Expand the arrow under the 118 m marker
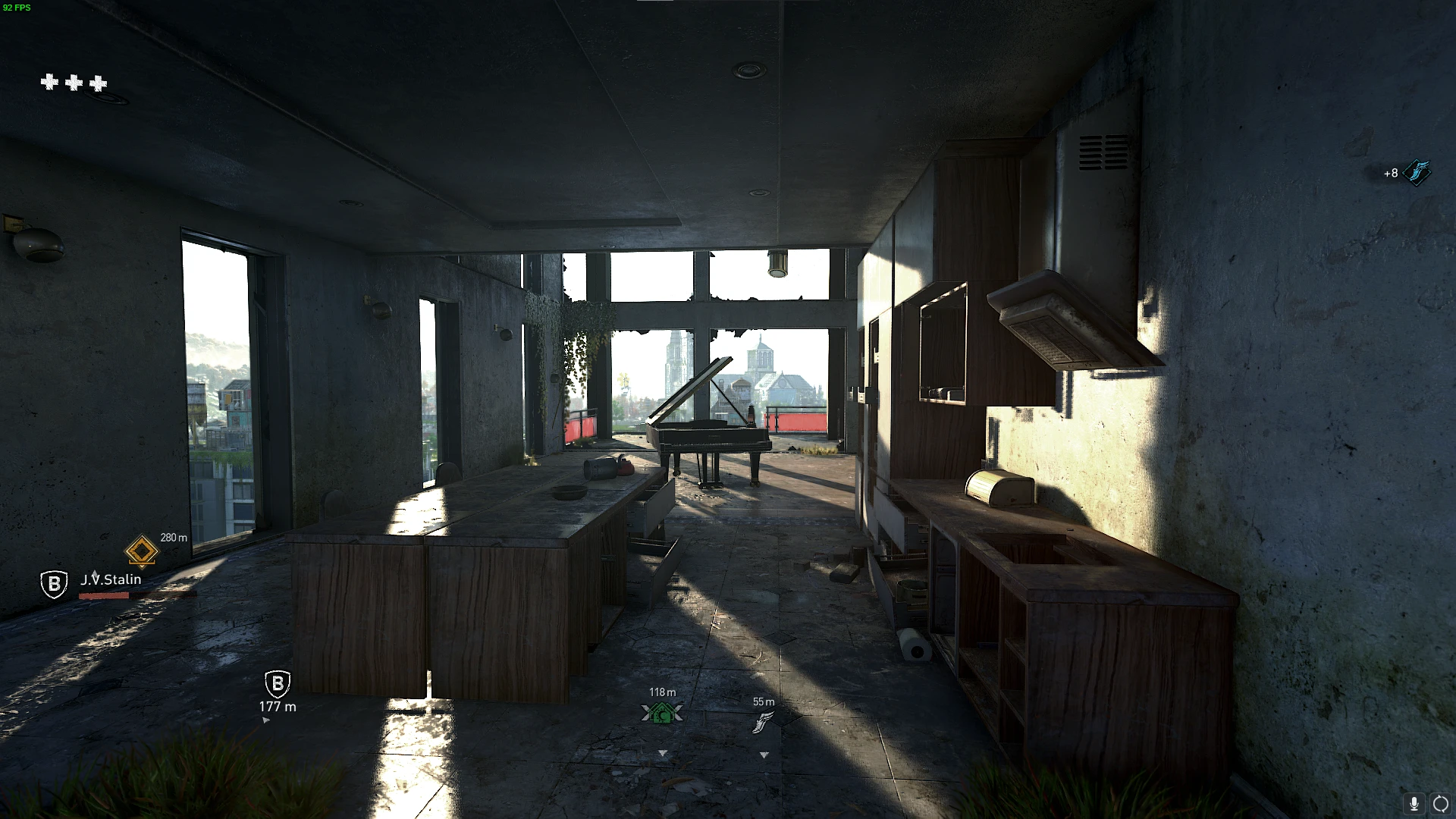This screenshot has height=819, width=1456. [662, 754]
